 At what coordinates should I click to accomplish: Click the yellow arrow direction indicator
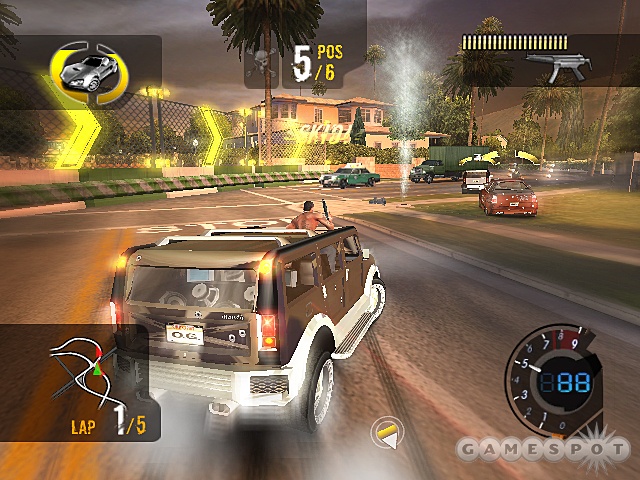(384, 432)
